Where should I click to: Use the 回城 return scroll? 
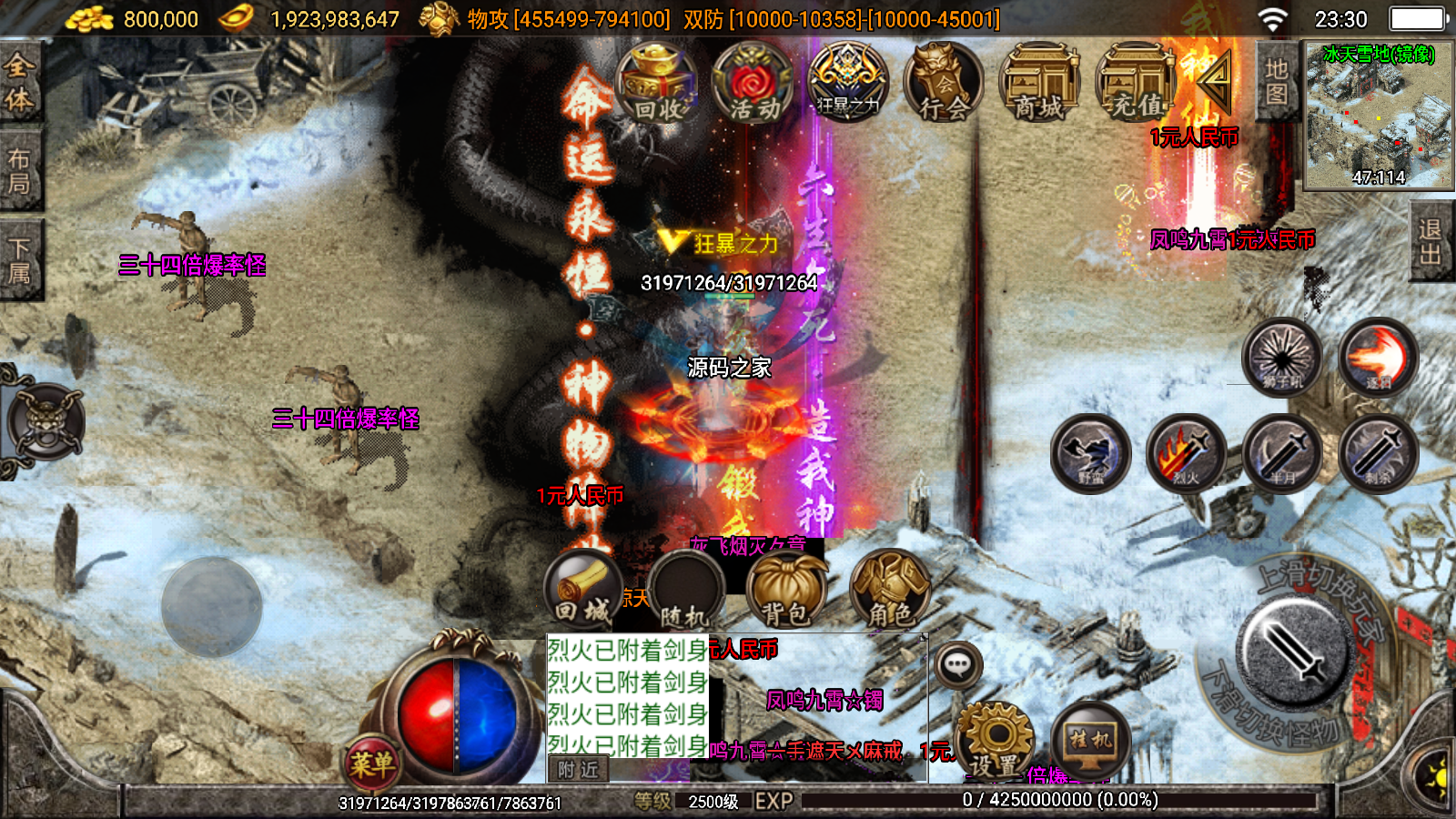tap(583, 590)
